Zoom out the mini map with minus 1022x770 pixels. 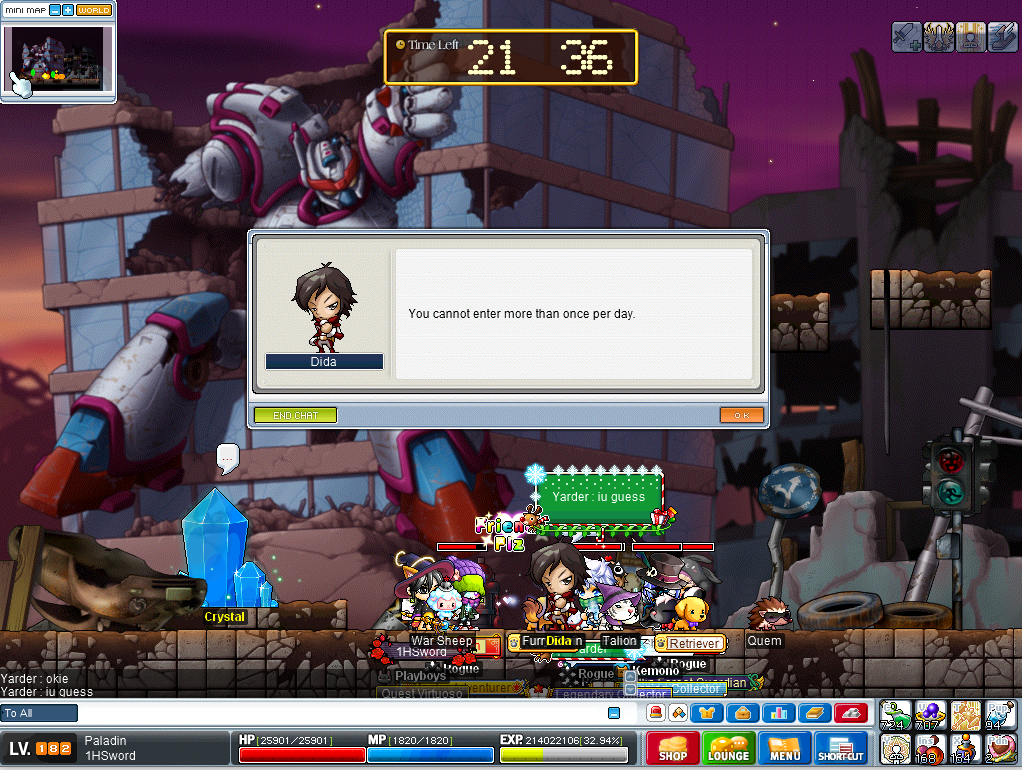click(x=55, y=10)
